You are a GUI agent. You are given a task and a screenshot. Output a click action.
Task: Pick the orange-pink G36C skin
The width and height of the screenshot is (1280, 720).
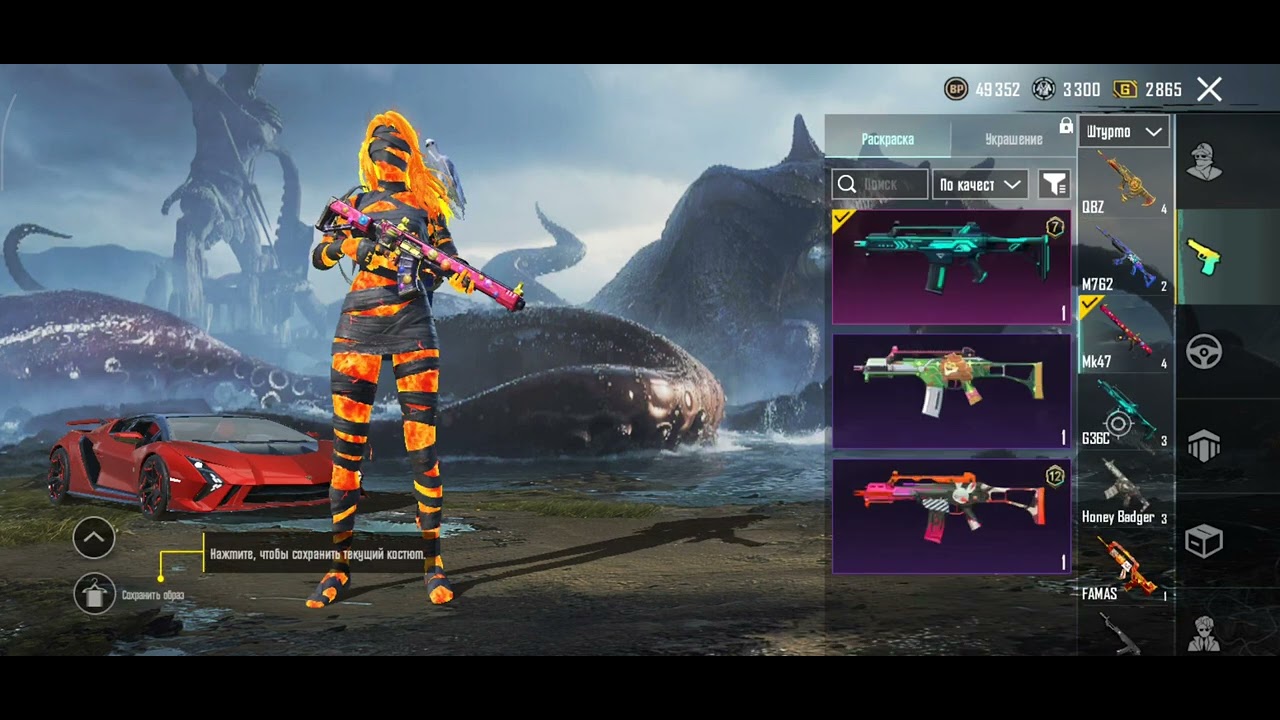(951, 516)
